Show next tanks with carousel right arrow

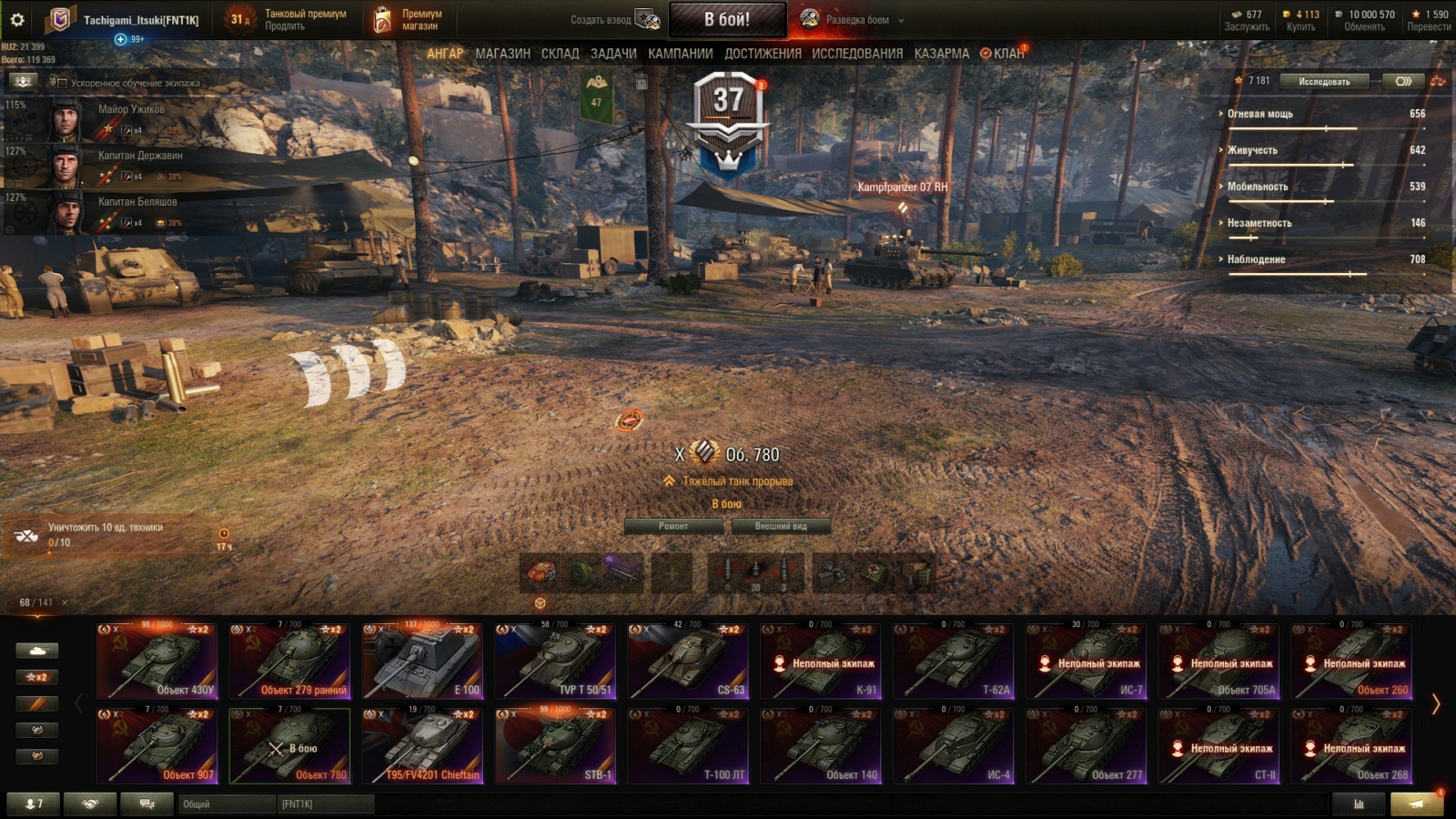click(1436, 704)
